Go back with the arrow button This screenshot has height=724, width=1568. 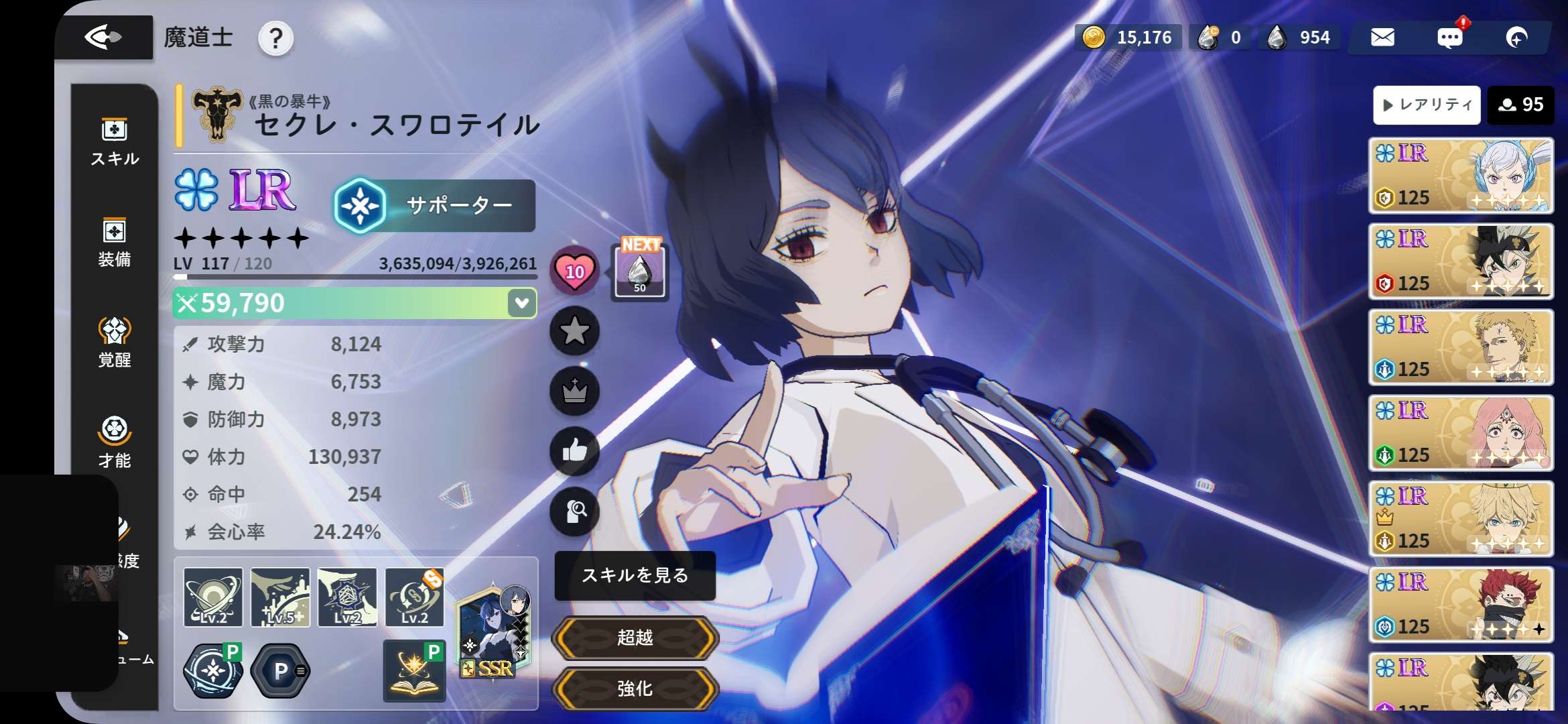pos(103,38)
